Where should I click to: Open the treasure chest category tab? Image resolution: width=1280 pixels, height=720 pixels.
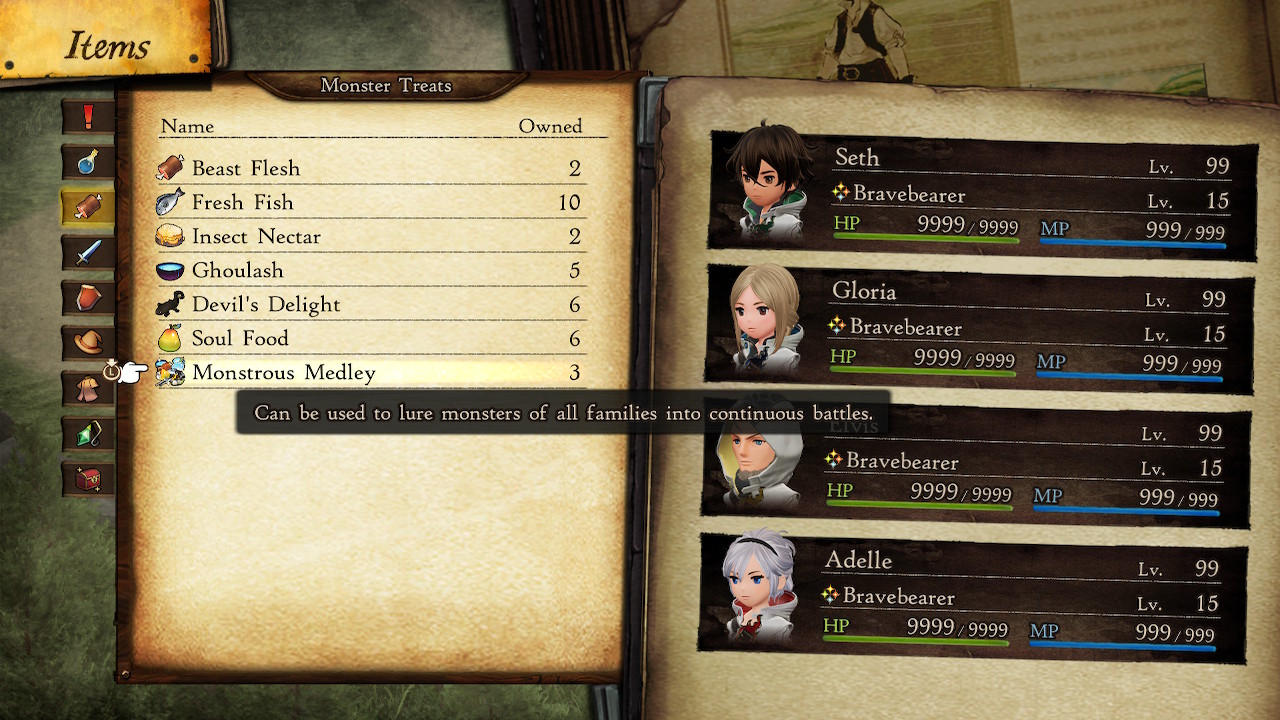tap(88, 478)
